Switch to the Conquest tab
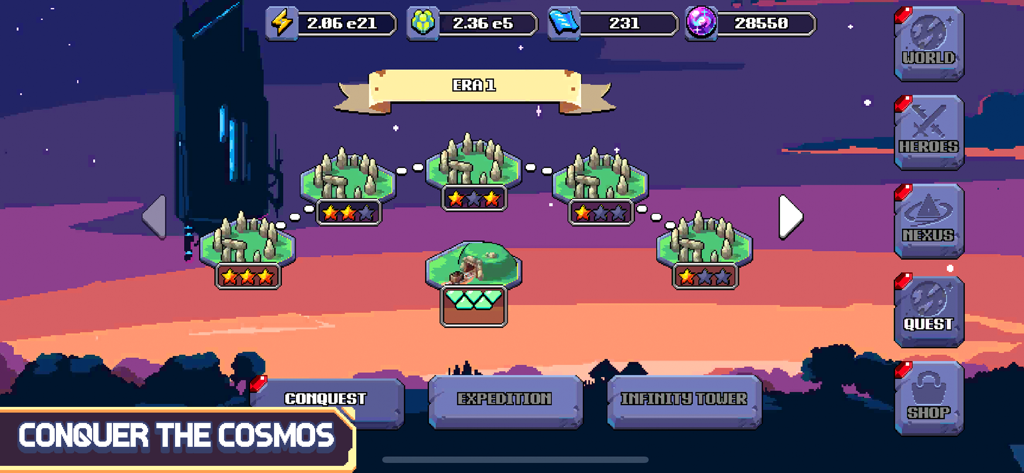The width and height of the screenshot is (1024, 473). coord(327,401)
